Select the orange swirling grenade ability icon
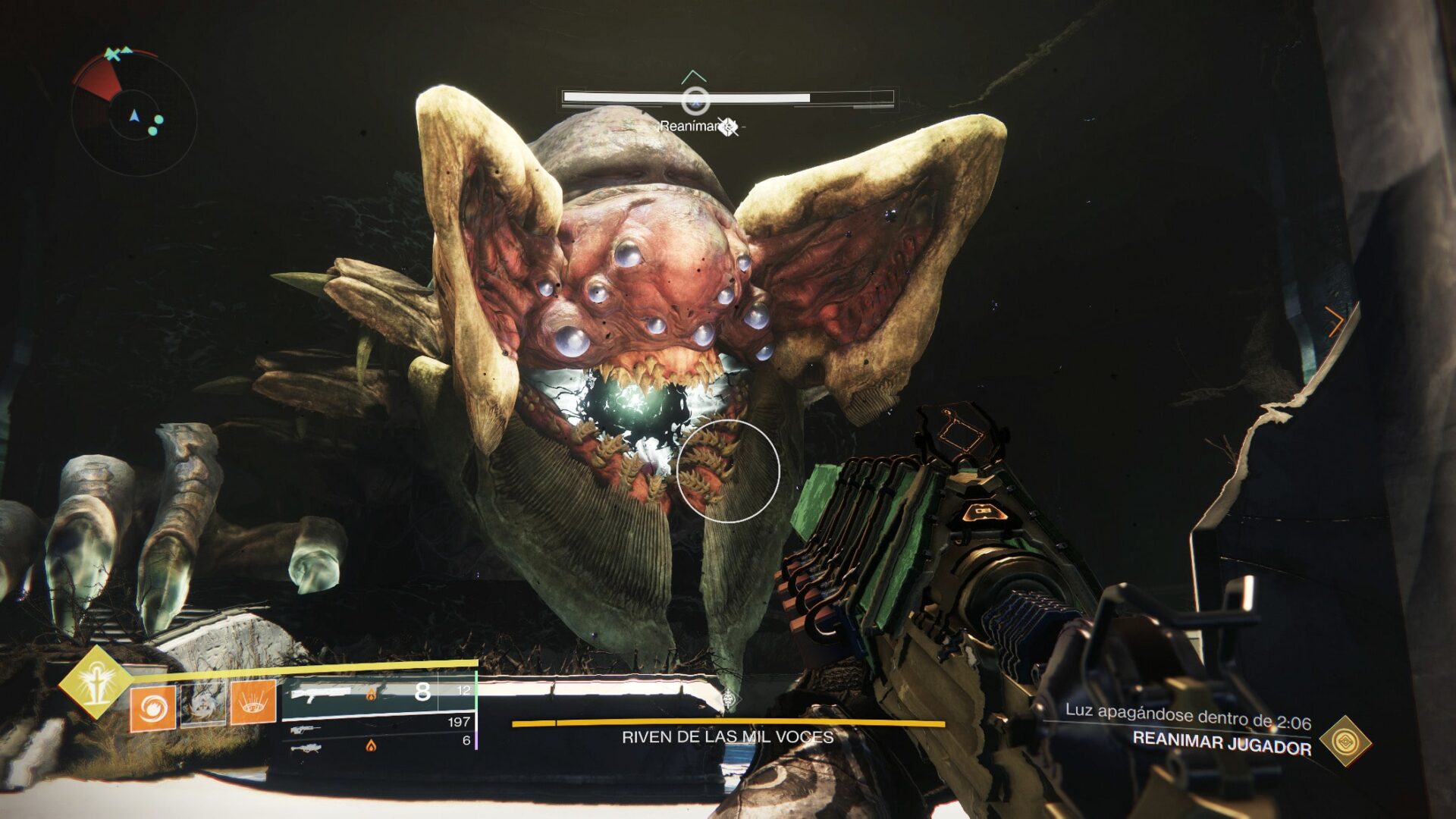Image resolution: width=1456 pixels, height=819 pixels. (152, 709)
